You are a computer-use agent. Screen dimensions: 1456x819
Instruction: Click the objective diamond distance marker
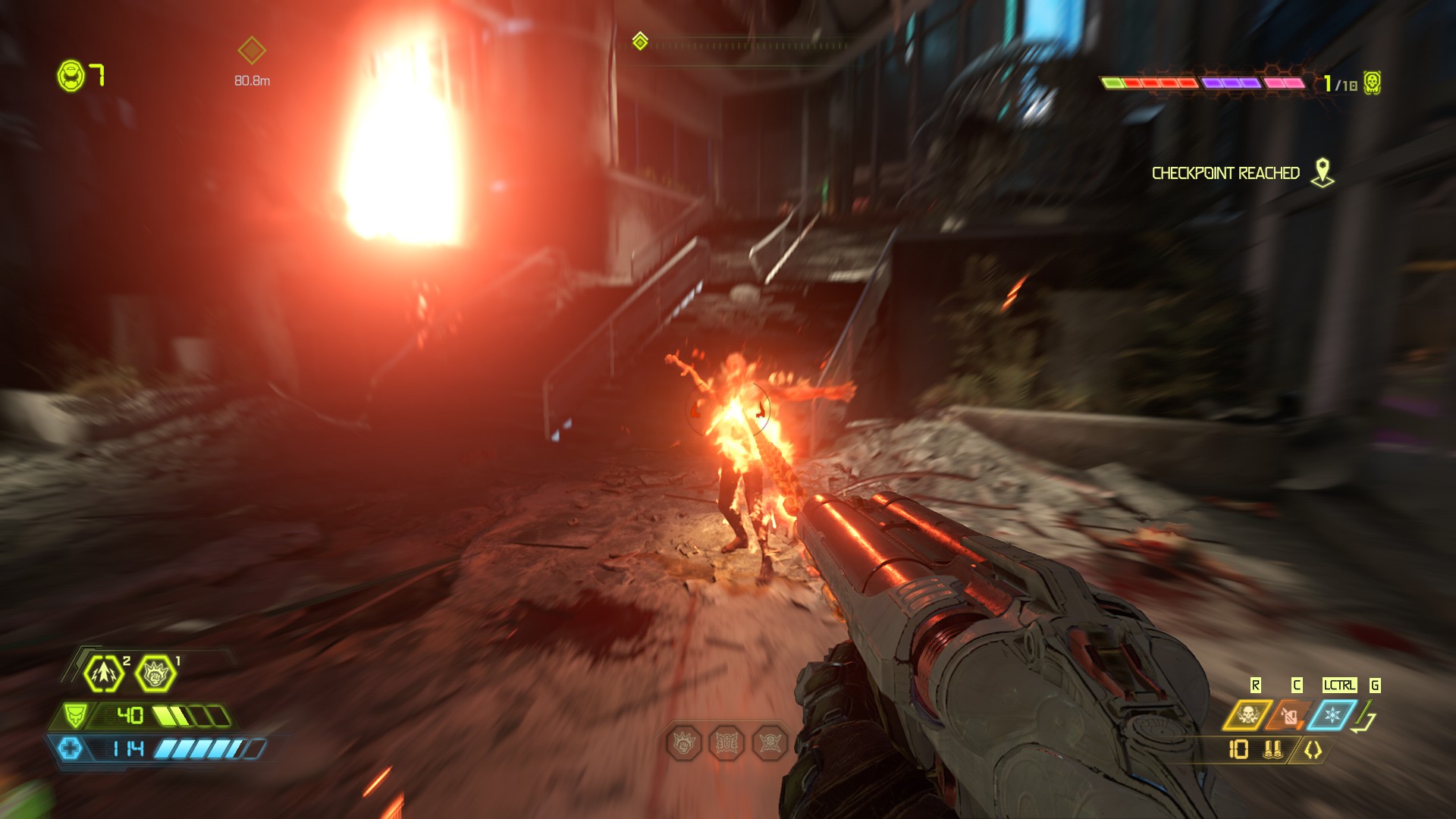(252, 51)
